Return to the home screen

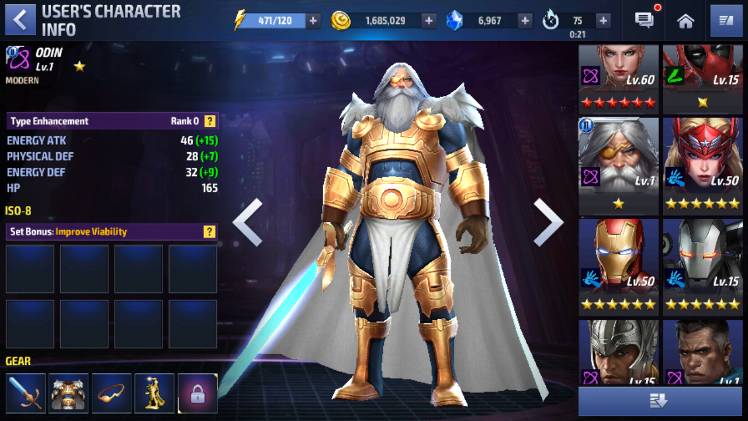click(685, 20)
